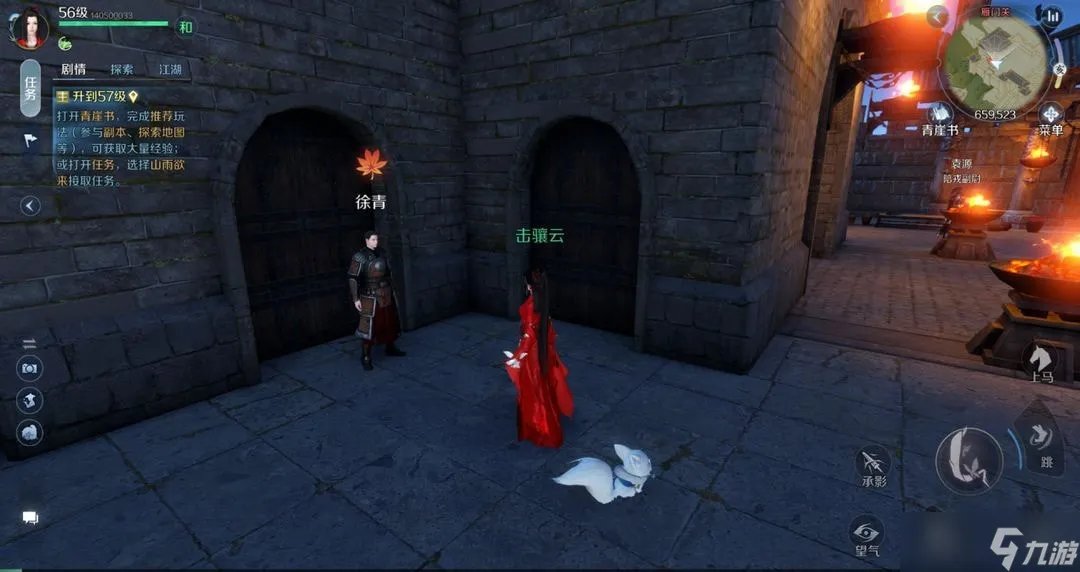1080x572 pixels.
Task: Open the camera photo mode
Action: point(30,368)
